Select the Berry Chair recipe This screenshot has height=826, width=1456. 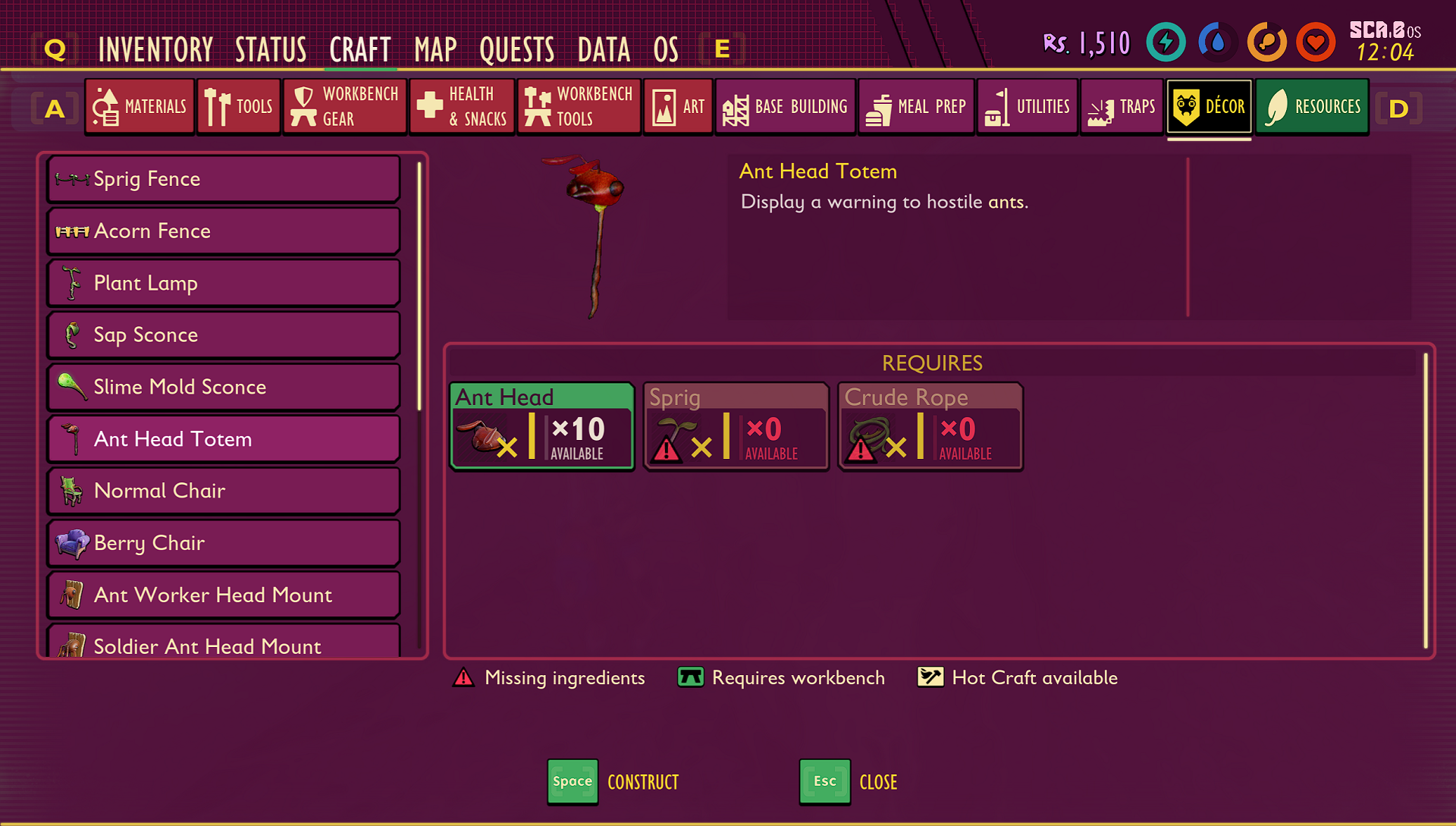[223, 542]
